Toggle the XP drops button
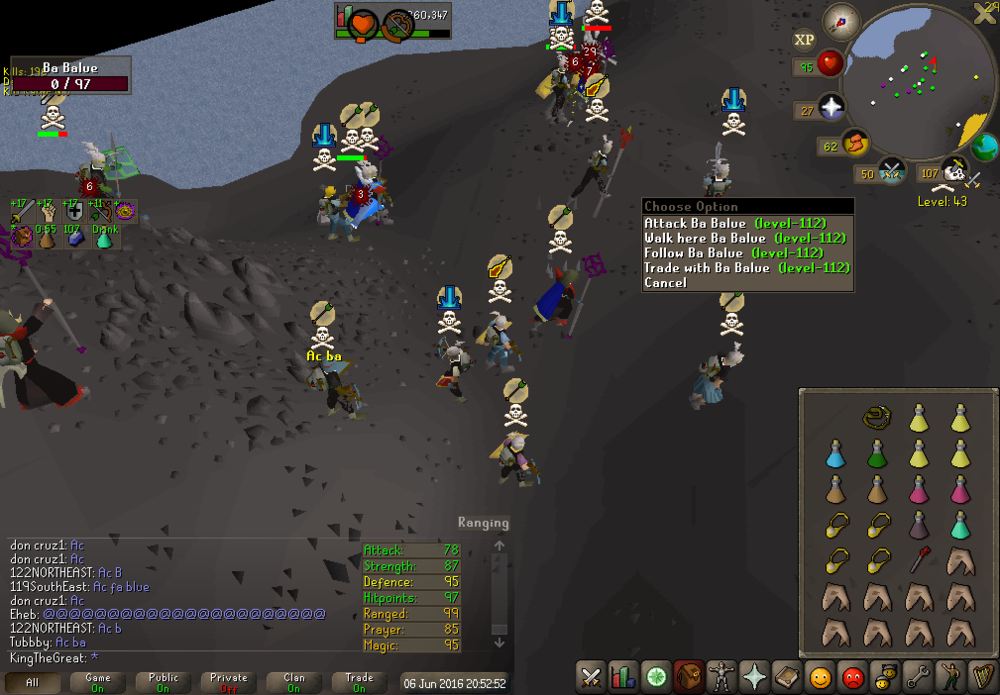Image resolution: width=1000 pixels, height=695 pixels. [x=804, y=41]
